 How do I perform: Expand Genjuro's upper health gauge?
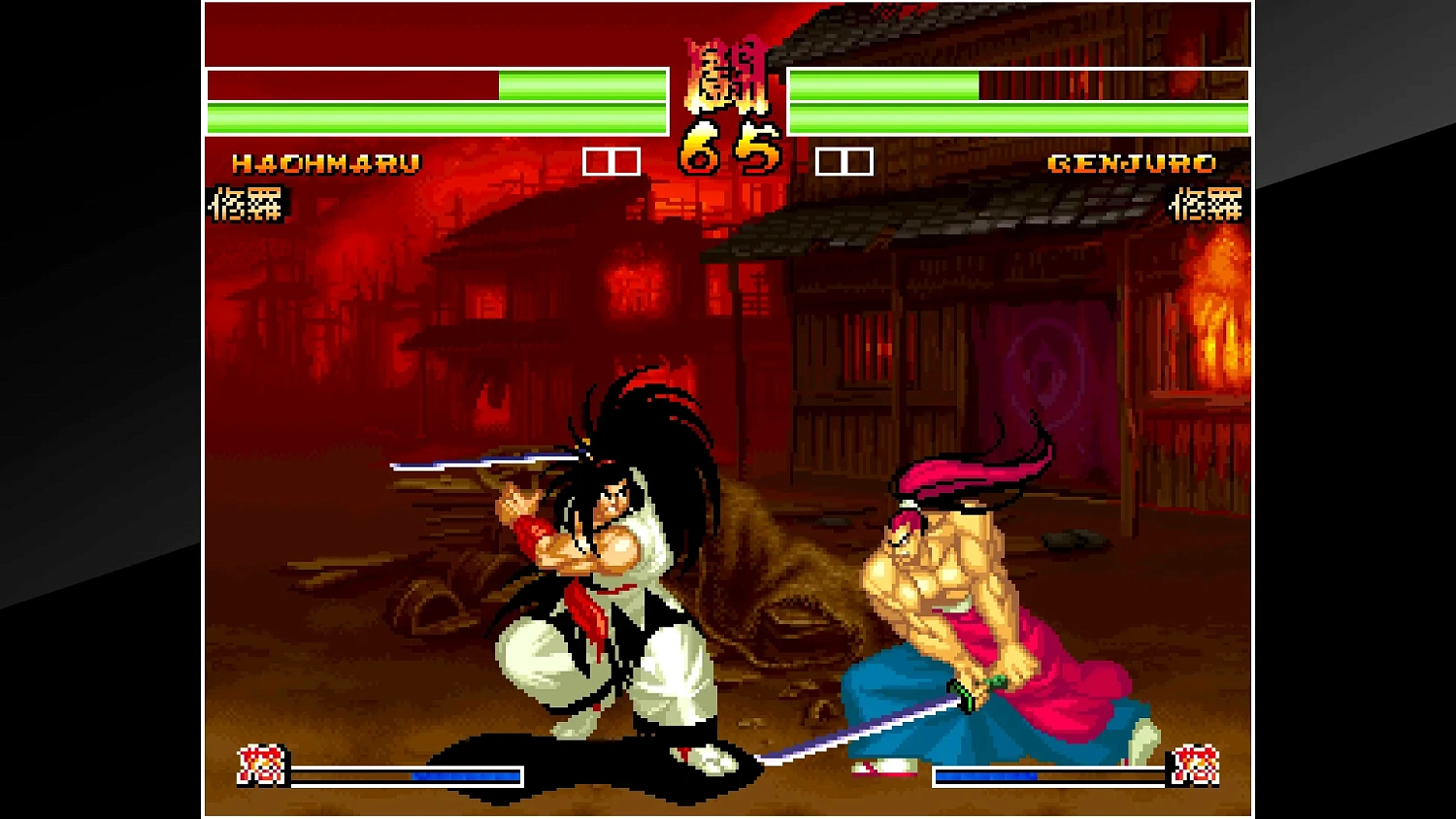(1019, 87)
